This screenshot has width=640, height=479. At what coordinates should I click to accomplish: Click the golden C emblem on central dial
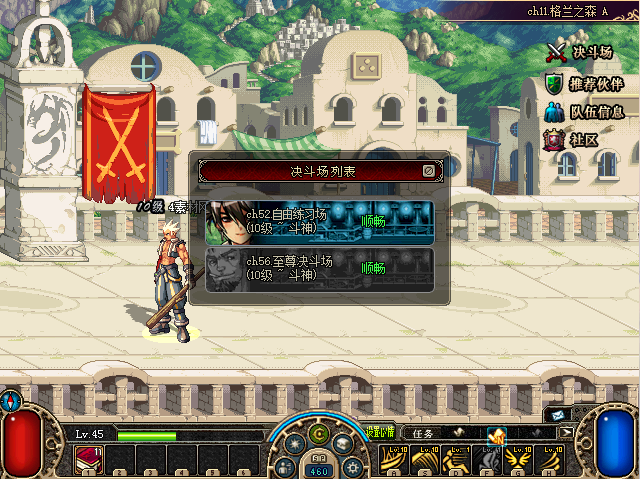click(319, 434)
